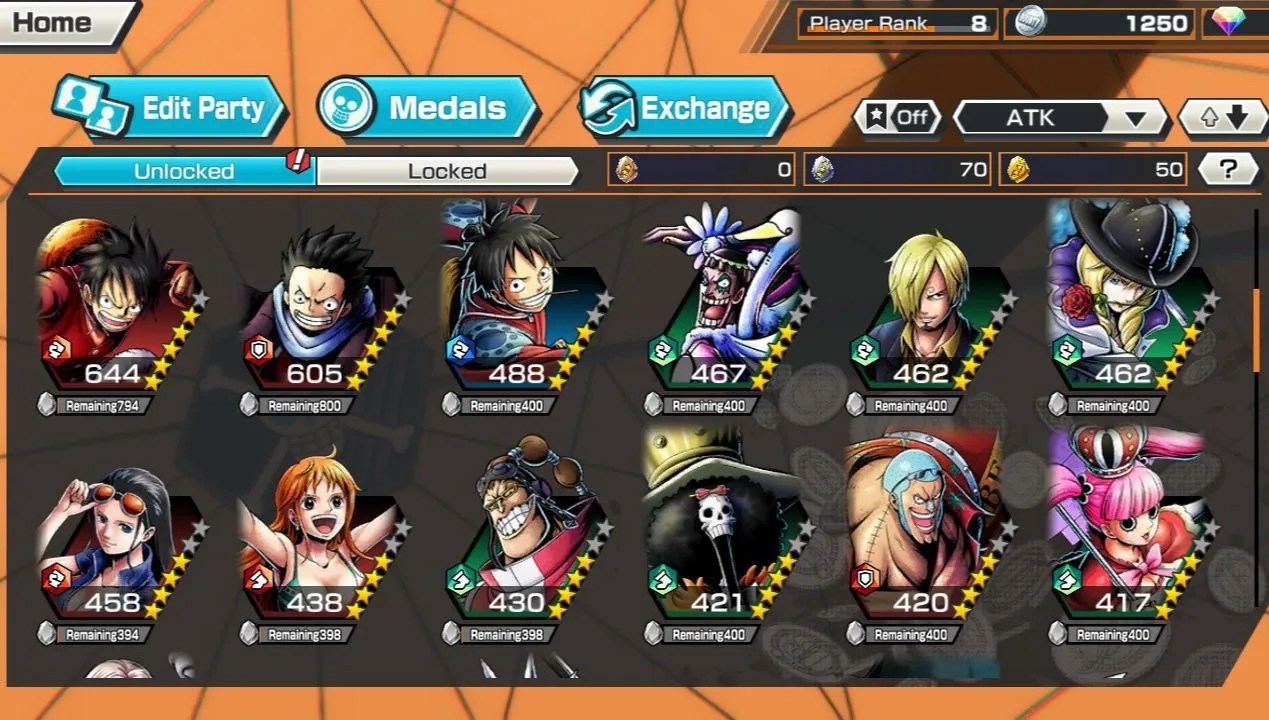Screen dimensions: 1269x720
Task: Open the question mark help button
Action: [1227, 170]
